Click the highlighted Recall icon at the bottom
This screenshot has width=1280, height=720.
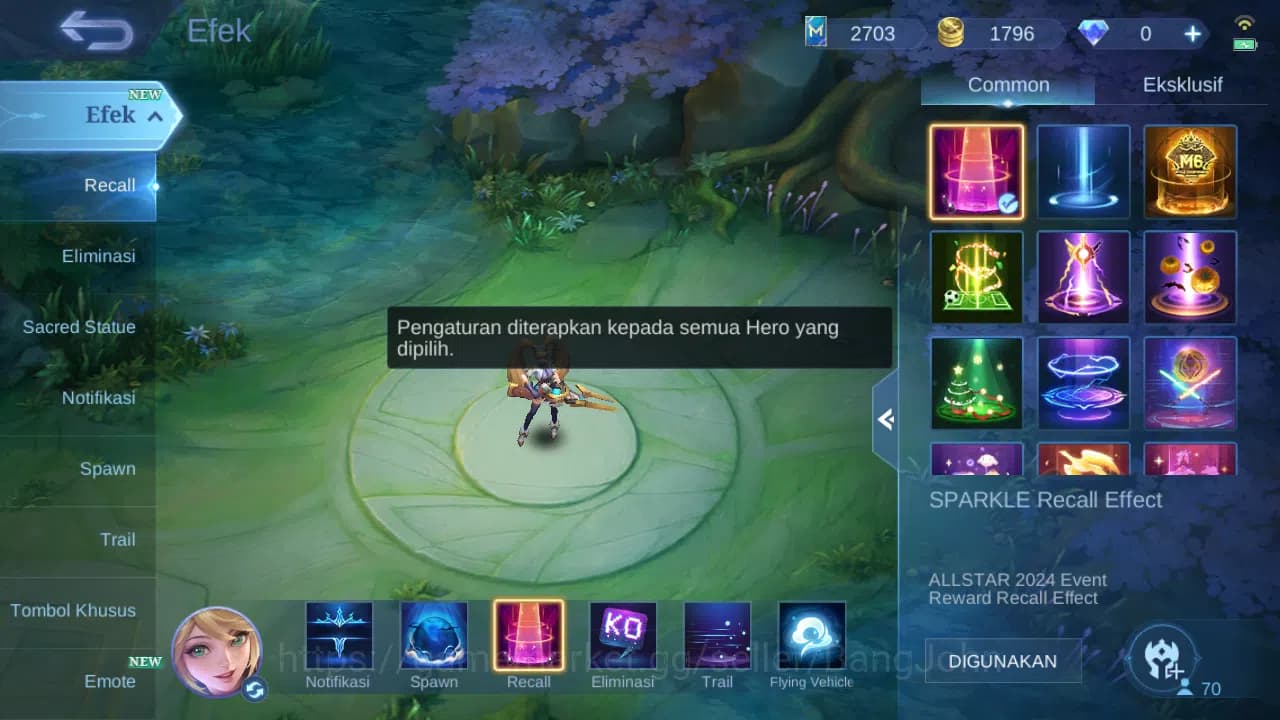[528, 634]
